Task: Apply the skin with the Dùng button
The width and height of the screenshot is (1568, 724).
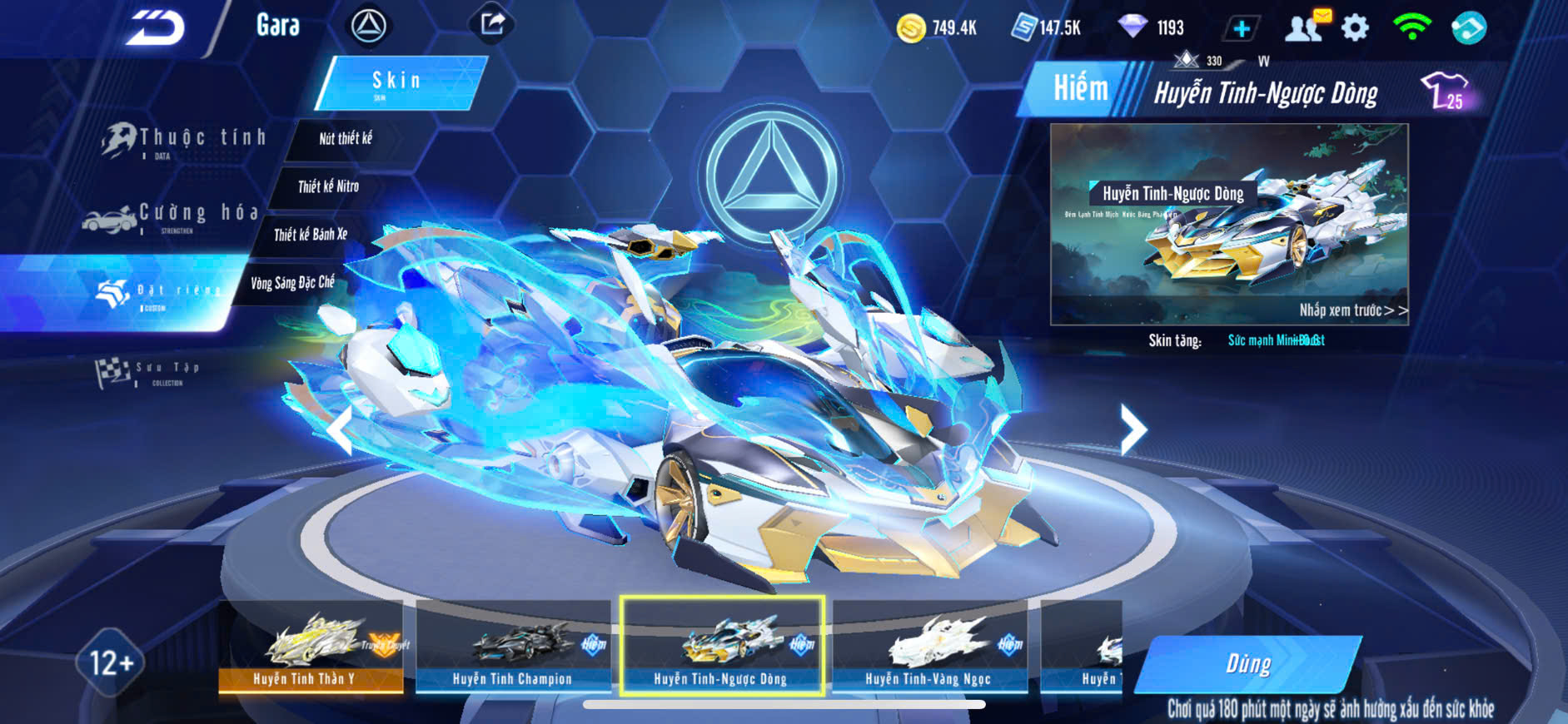Action: [x=1248, y=664]
